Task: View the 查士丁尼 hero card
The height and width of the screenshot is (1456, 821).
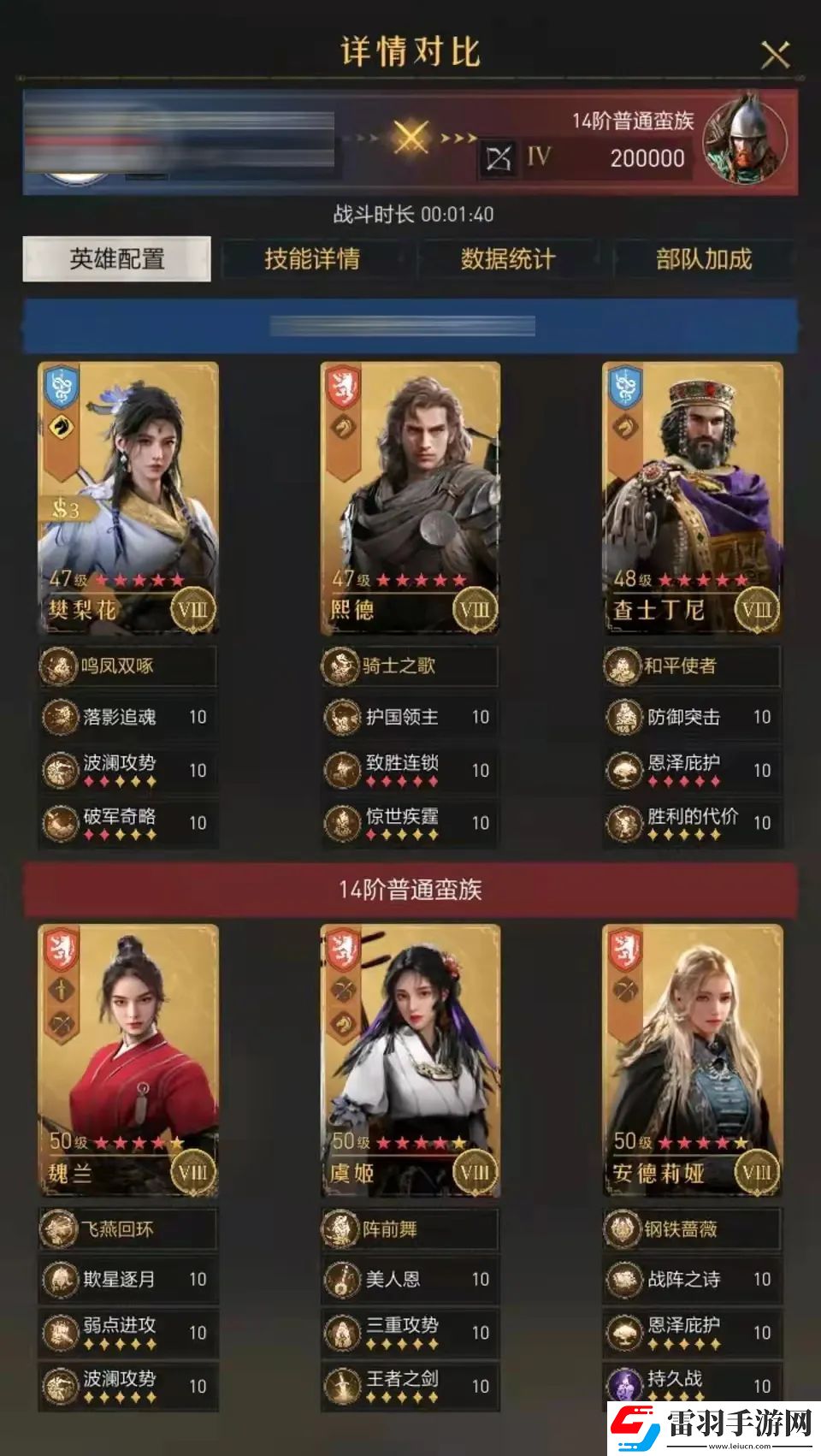Action: tap(693, 498)
